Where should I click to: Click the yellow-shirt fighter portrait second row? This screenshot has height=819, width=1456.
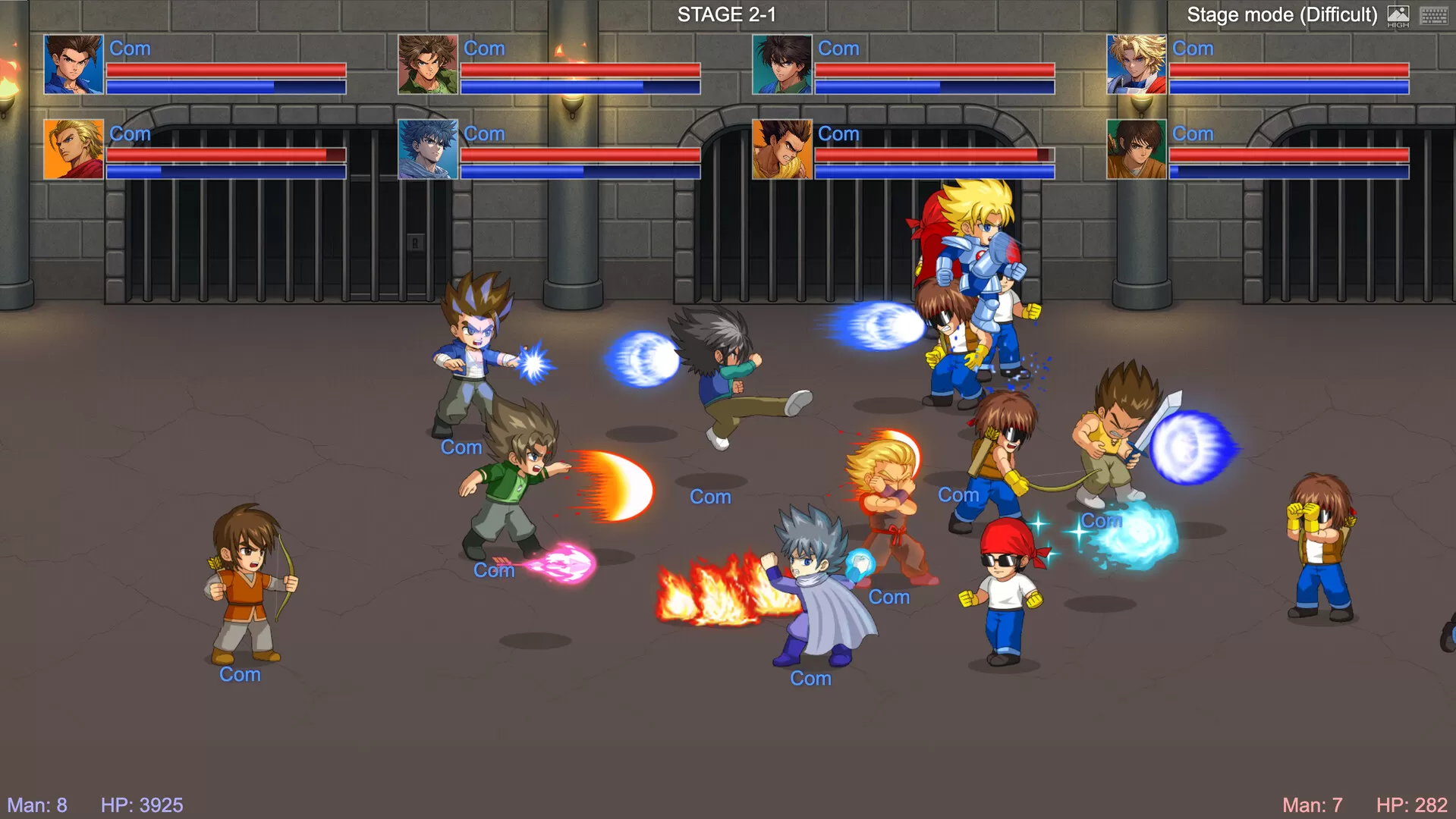point(782,148)
